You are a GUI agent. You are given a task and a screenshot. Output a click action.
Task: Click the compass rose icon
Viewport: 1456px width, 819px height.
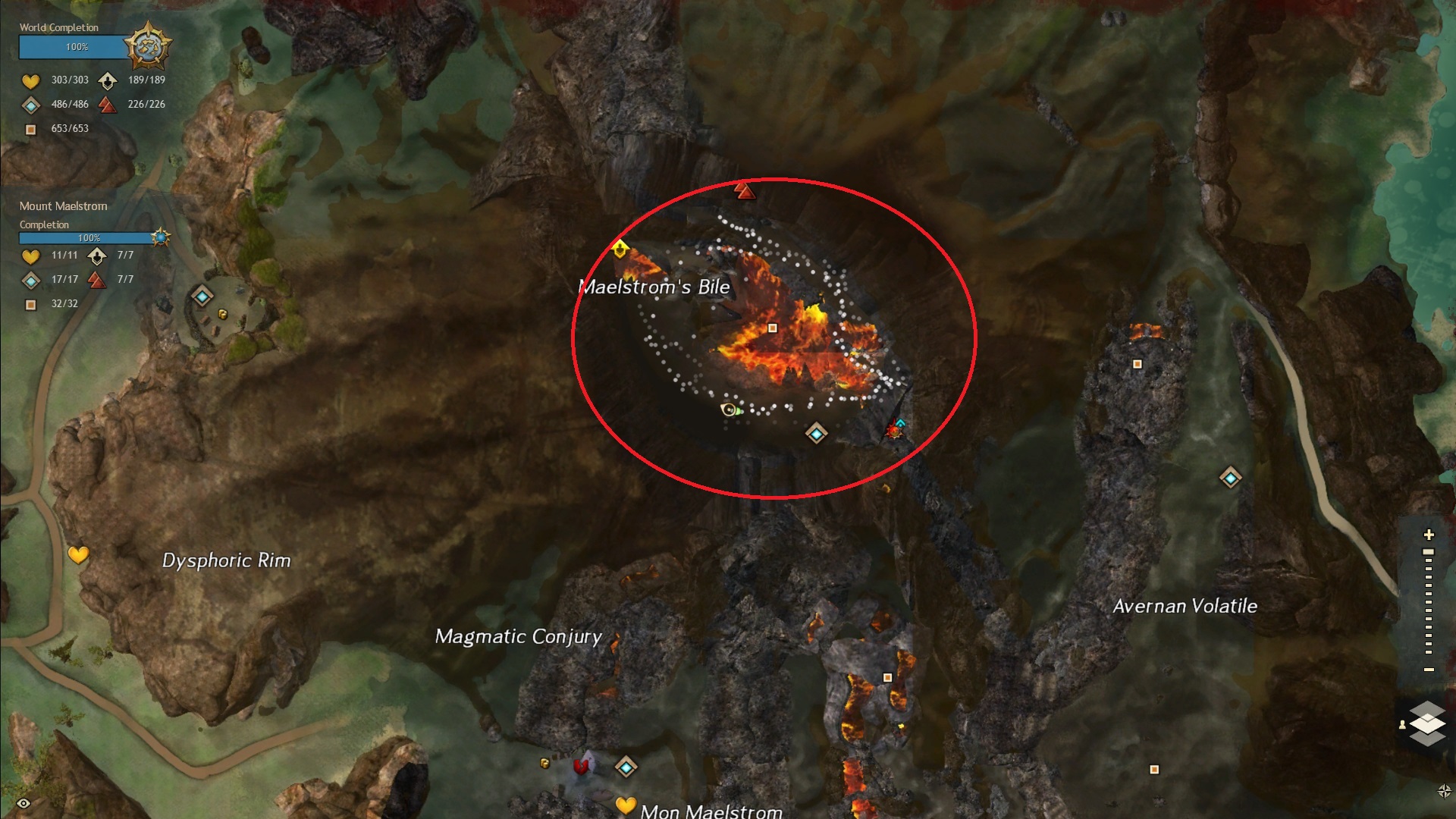pos(1444,791)
